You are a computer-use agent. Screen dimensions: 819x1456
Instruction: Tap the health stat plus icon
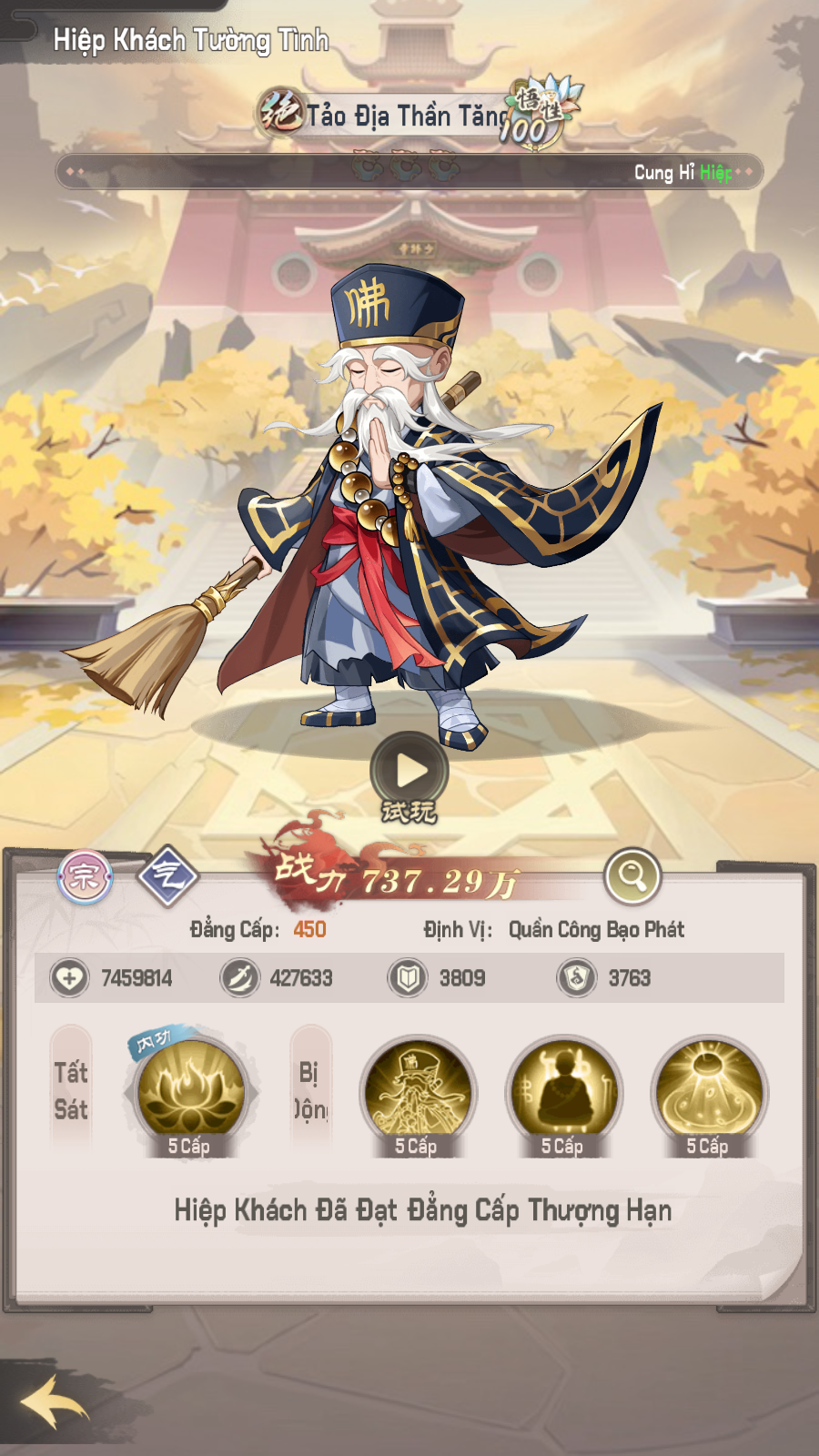click(69, 978)
